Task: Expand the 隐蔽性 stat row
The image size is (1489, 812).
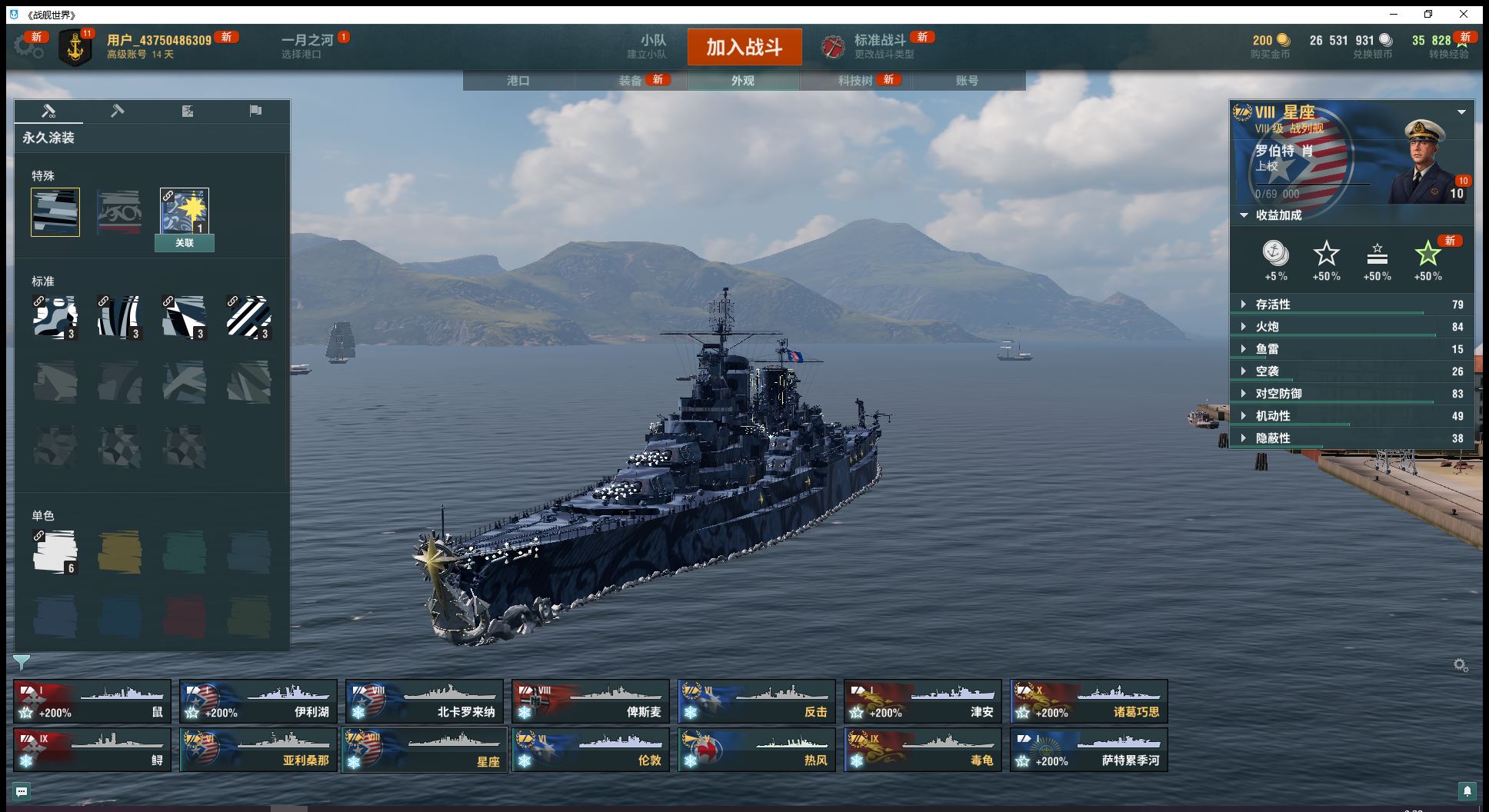Action: coord(1273,438)
